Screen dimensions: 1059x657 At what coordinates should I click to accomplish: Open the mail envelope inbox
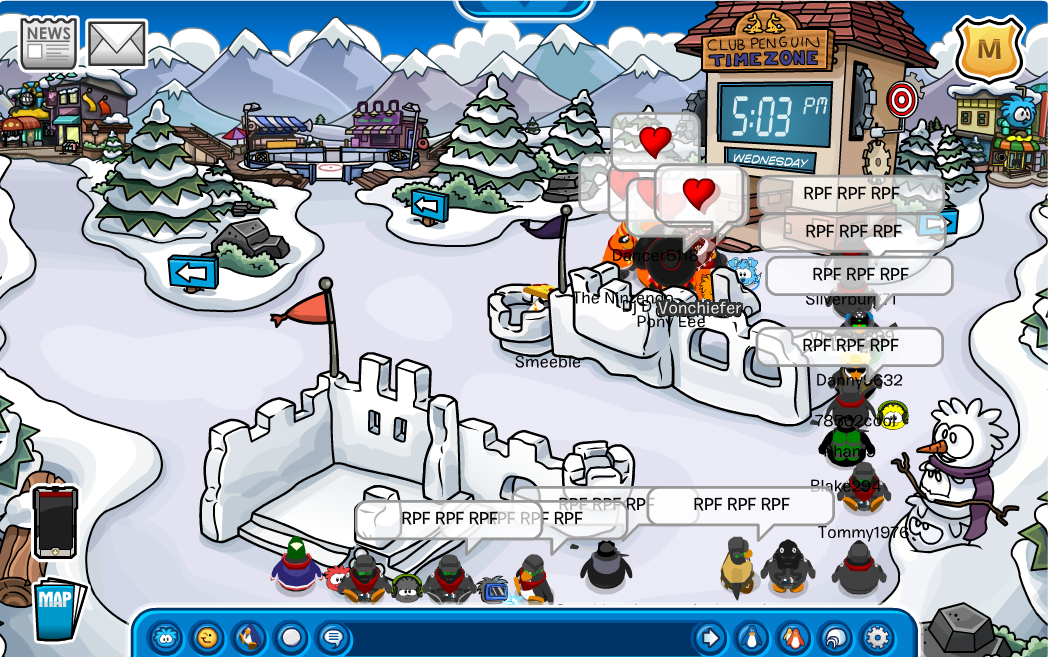point(116,43)
